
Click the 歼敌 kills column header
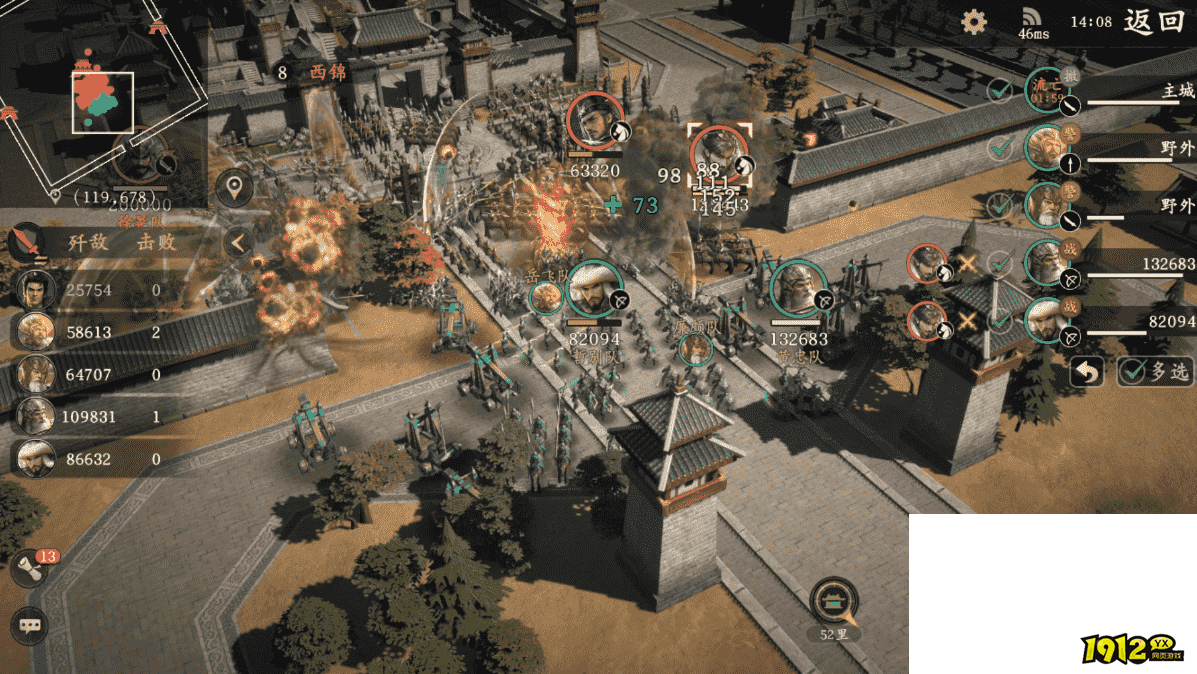tap(87, 242)
